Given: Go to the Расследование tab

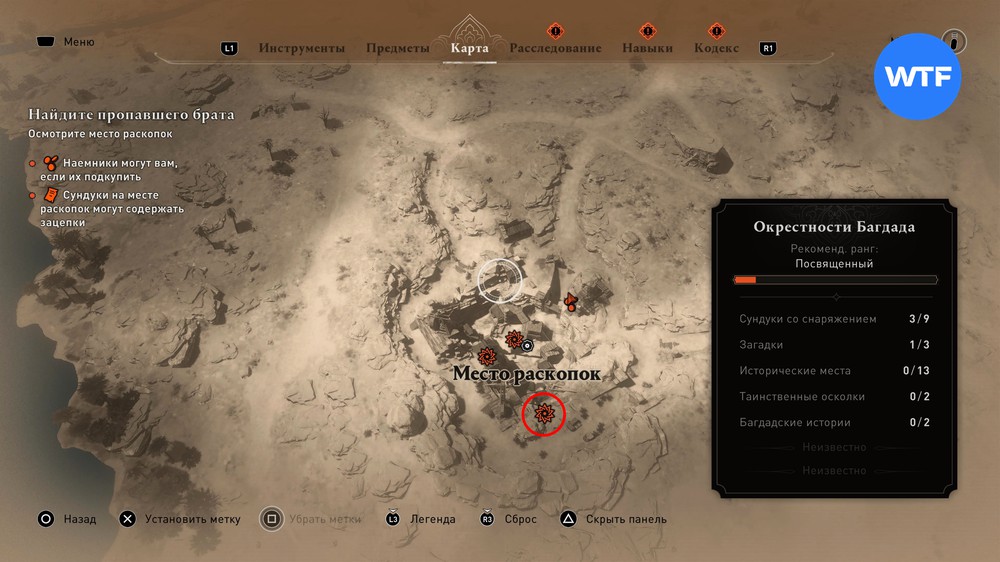Looking at the screenshot, I should click(555, 48).
